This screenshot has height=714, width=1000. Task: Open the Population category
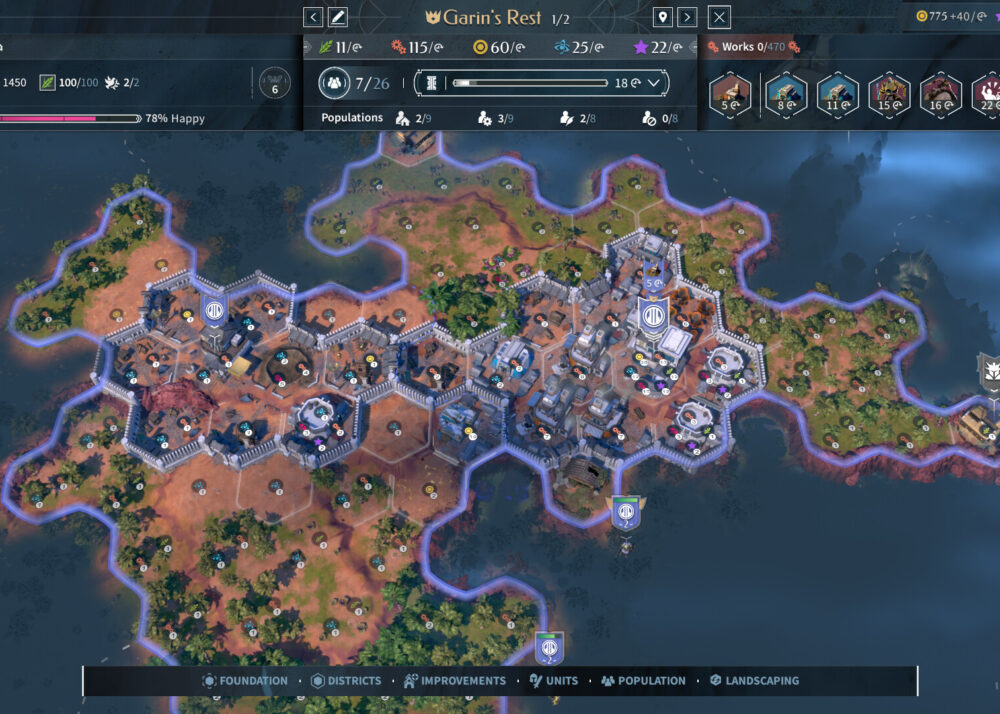[643, 681]
